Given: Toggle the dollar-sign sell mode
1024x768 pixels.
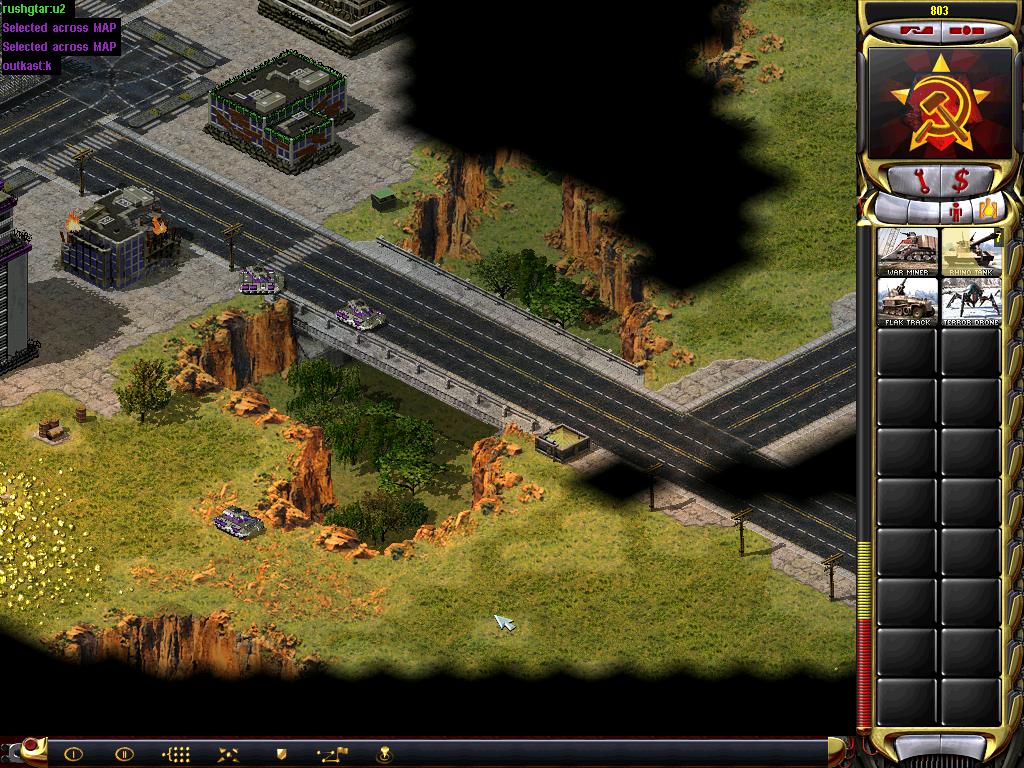Looking at the screenshot, I should click(x=960, y=181).
